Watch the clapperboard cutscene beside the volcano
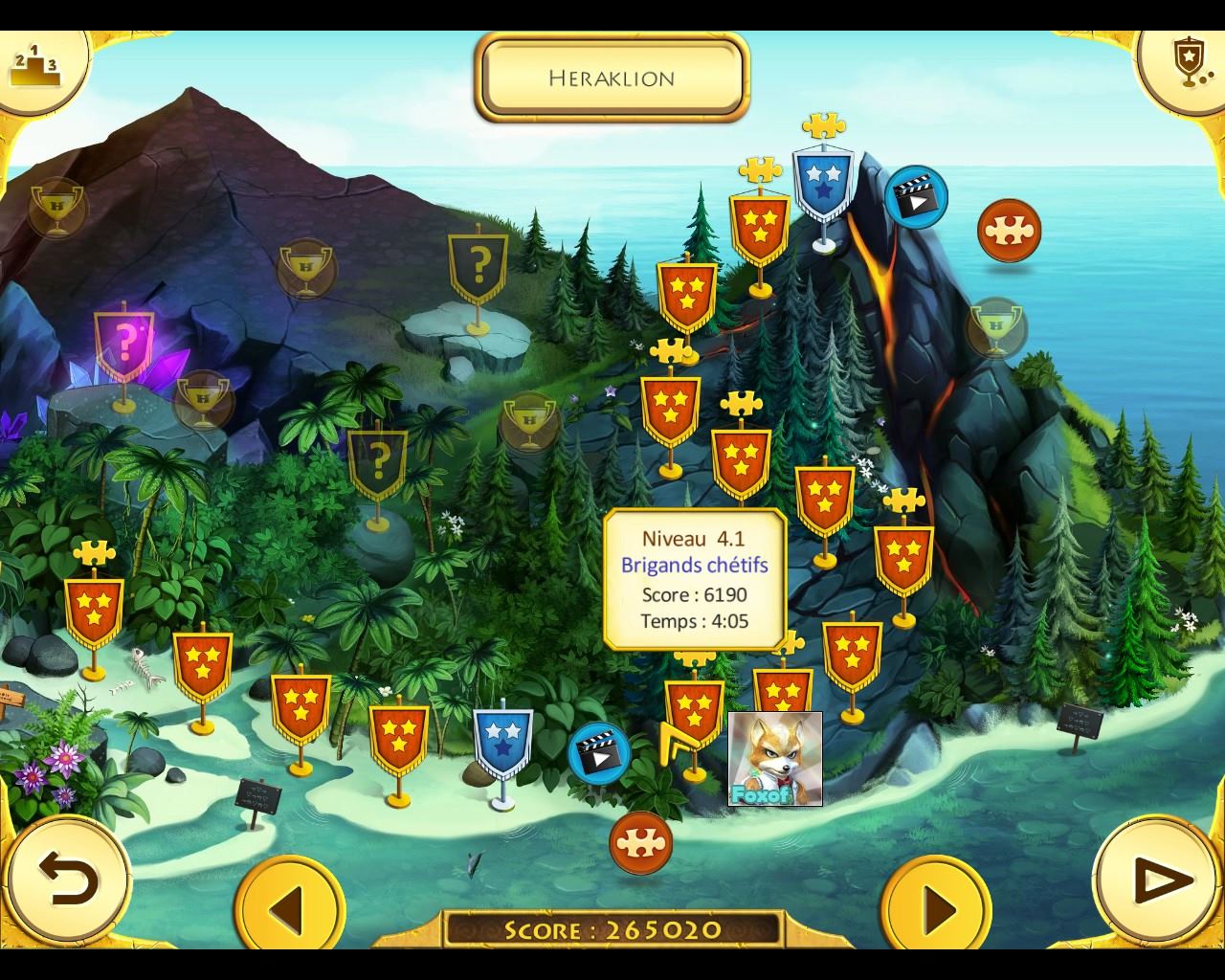1225x980 pixels. pos(915,197)
